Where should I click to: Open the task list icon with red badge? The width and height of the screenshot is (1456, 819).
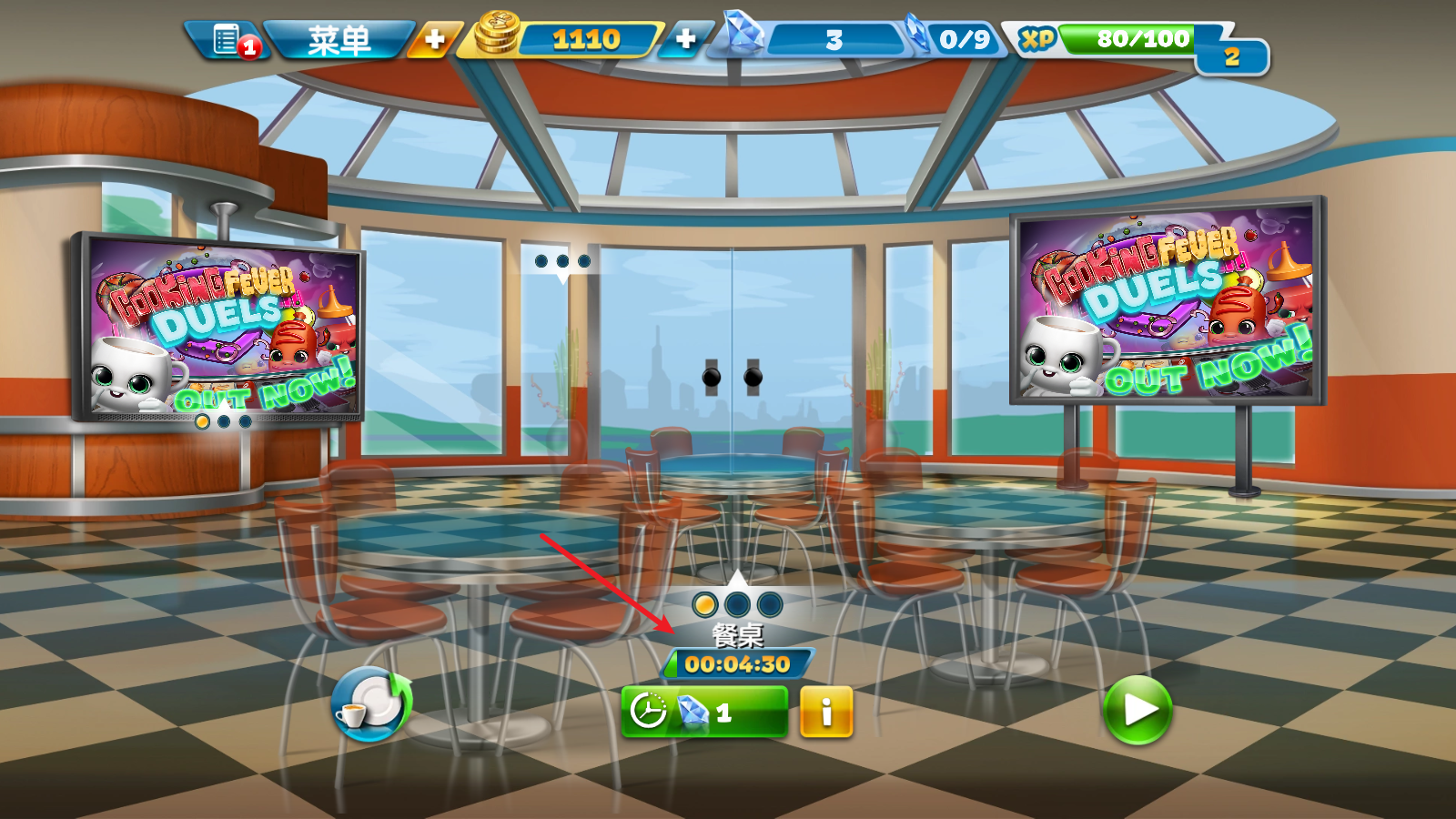point(229,40)
